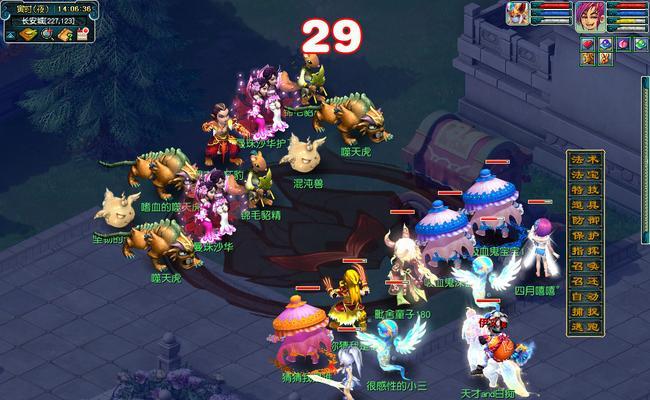Click the summoned pet portrait

click(519, 14)
